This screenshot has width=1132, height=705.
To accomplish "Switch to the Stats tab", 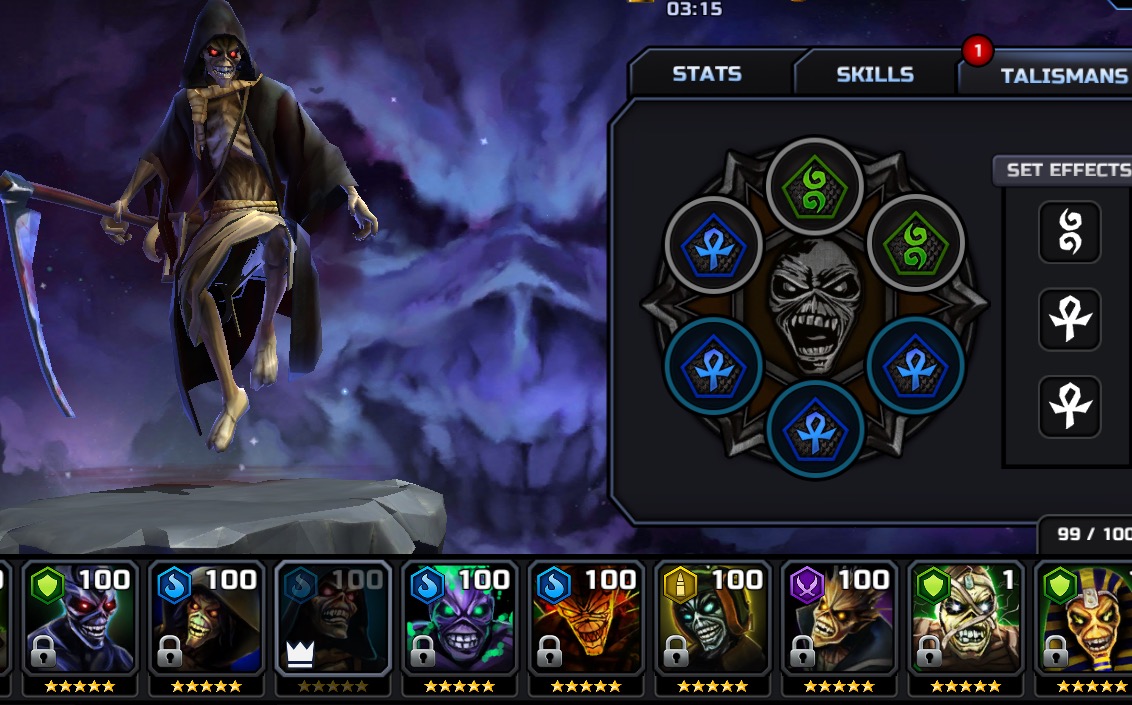I will 707,74.
